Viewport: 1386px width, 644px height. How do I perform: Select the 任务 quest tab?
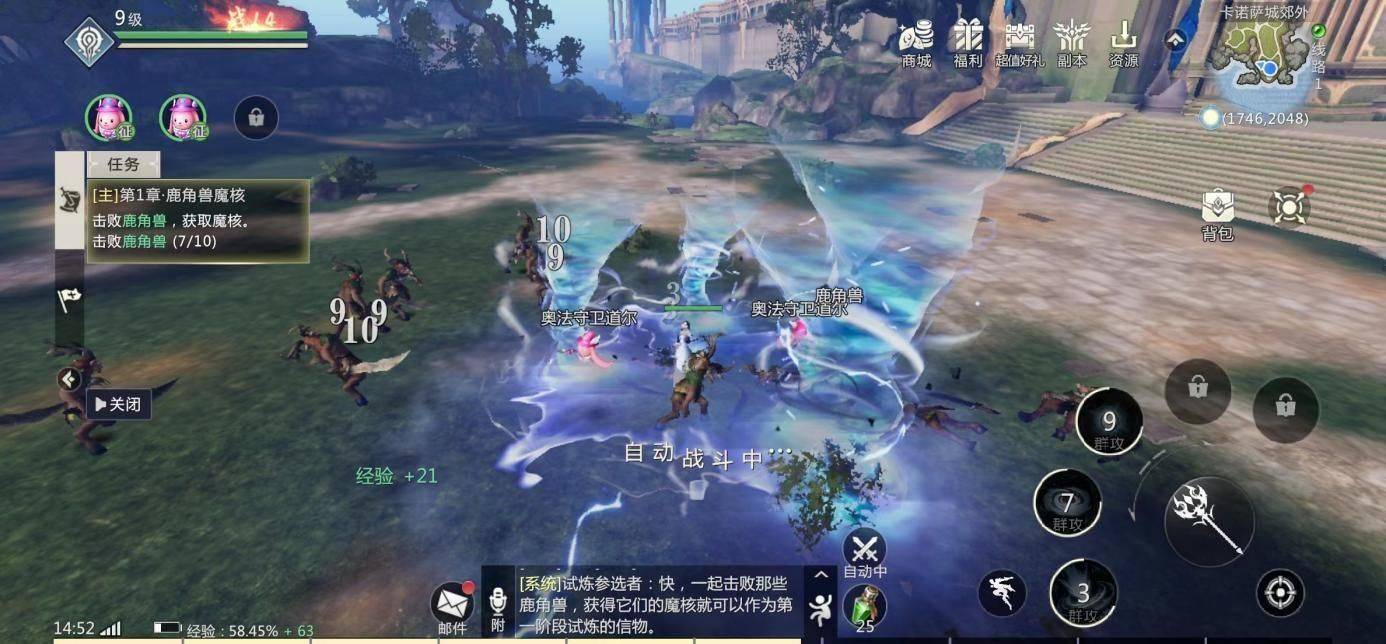point(123,165)
